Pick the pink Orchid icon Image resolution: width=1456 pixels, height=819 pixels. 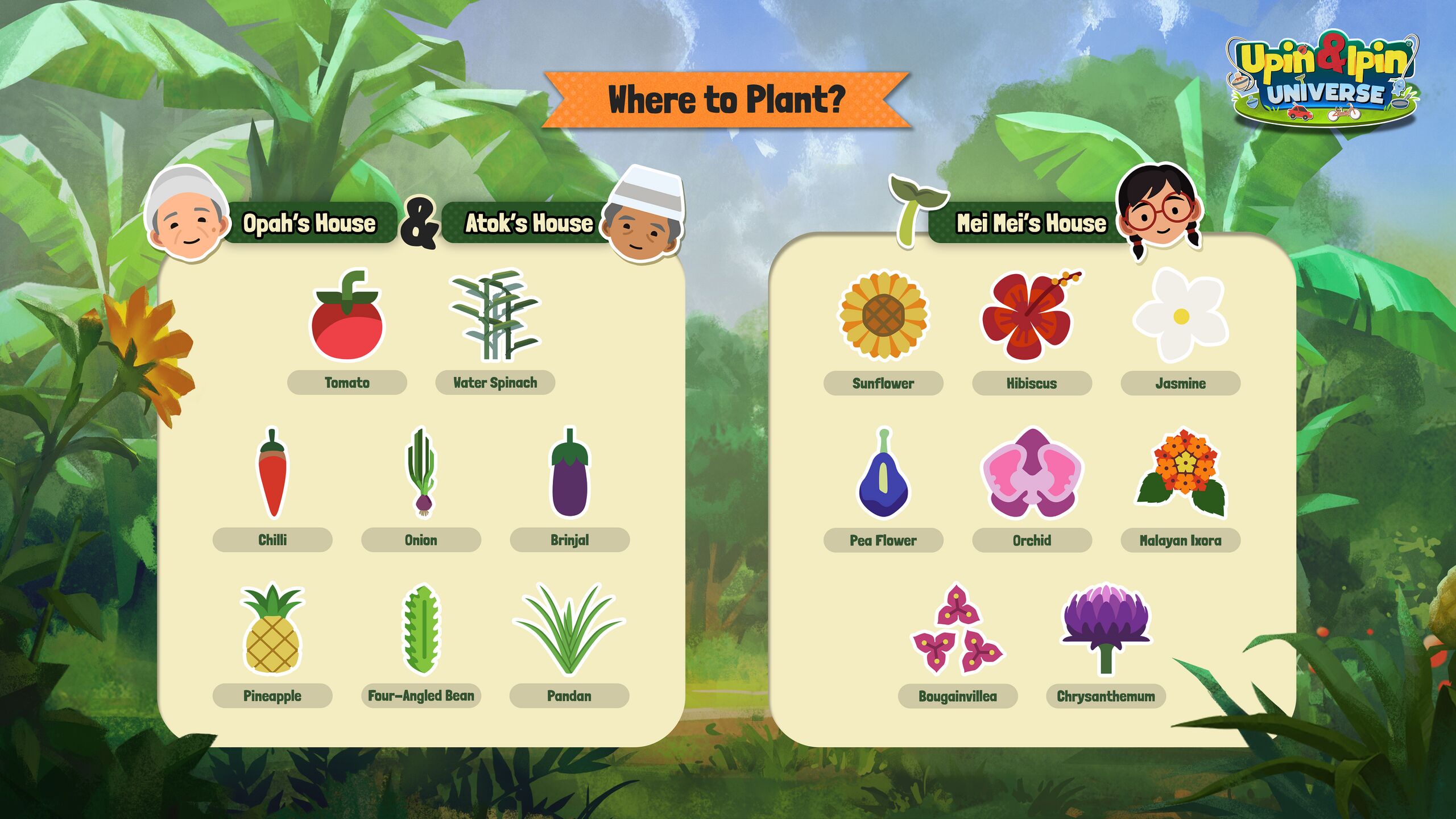point(1032,473)
